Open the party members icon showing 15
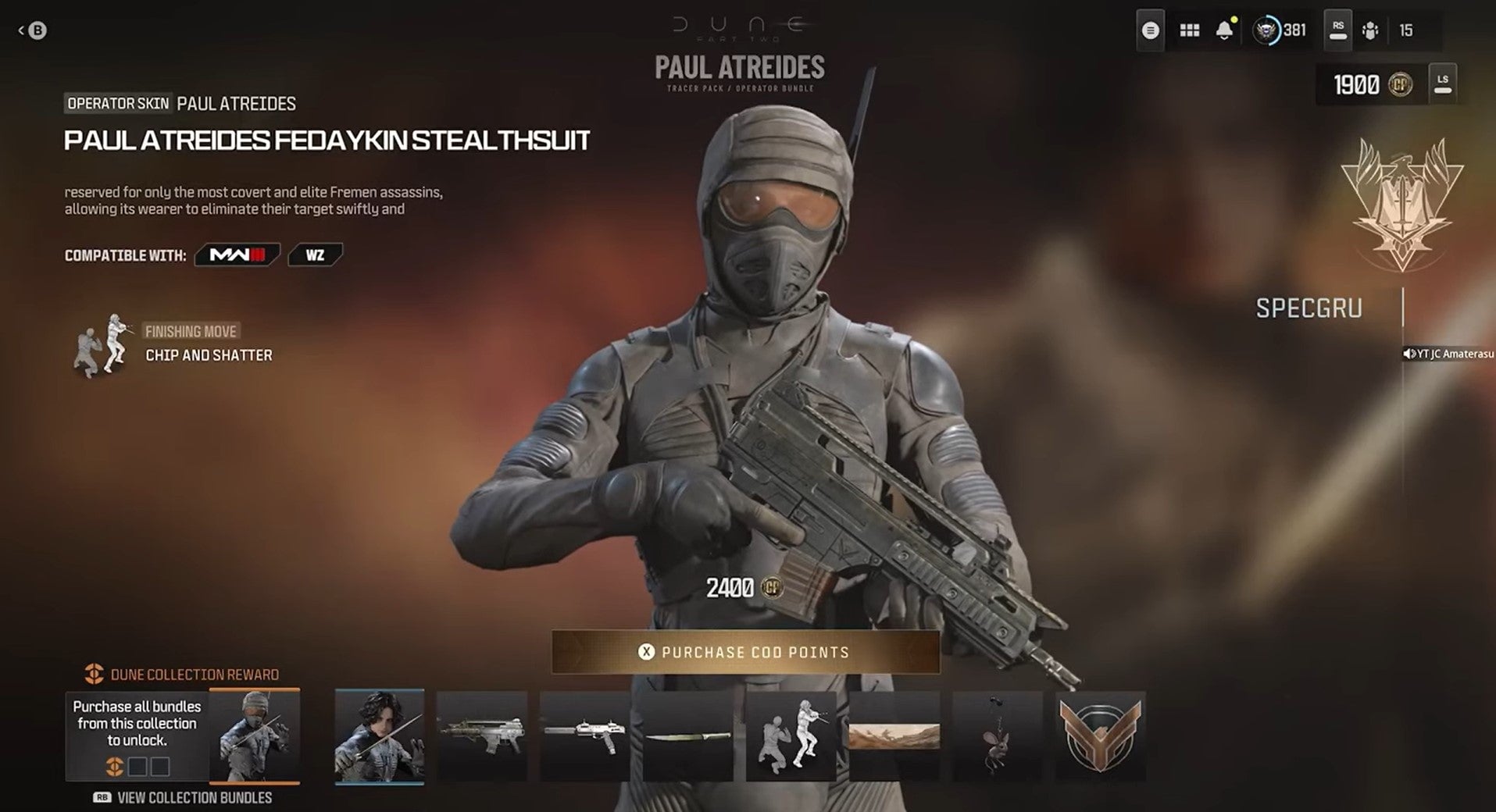Image resolution: width=1496 pixels, height=812 pixels. coord(1369,31)
